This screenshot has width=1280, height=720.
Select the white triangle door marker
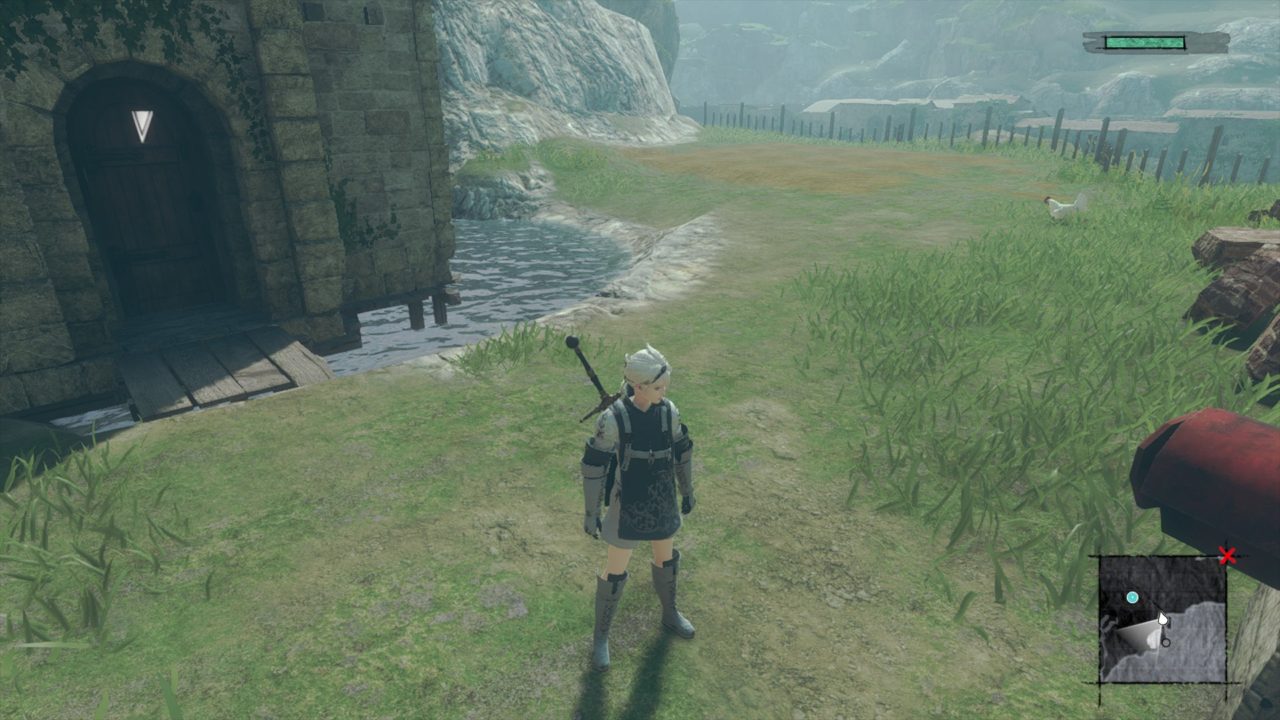(x=142, y=125)
